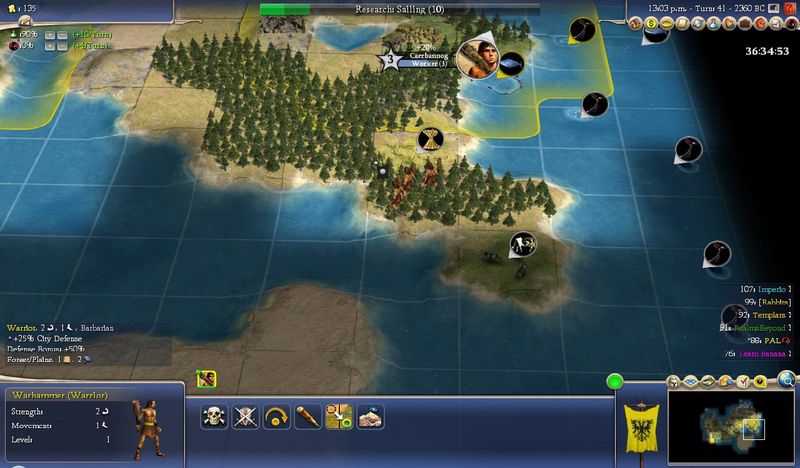Use the go-to move action button
Image resolution: width=800 pixels, height=468 pixels.
pyautogui.click(x=338, y=417)
